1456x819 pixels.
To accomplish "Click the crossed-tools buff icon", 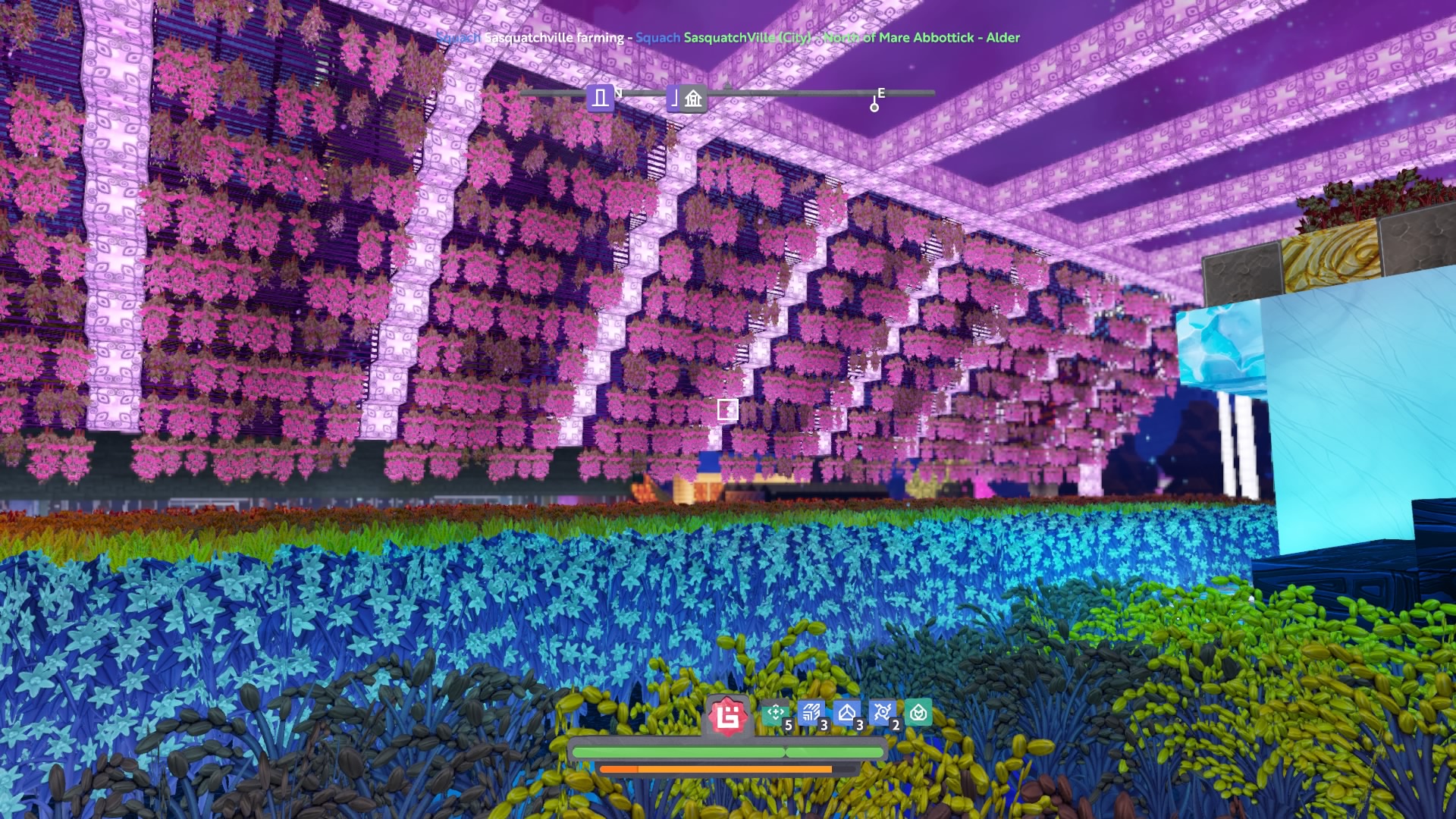I will click(882, 713).
